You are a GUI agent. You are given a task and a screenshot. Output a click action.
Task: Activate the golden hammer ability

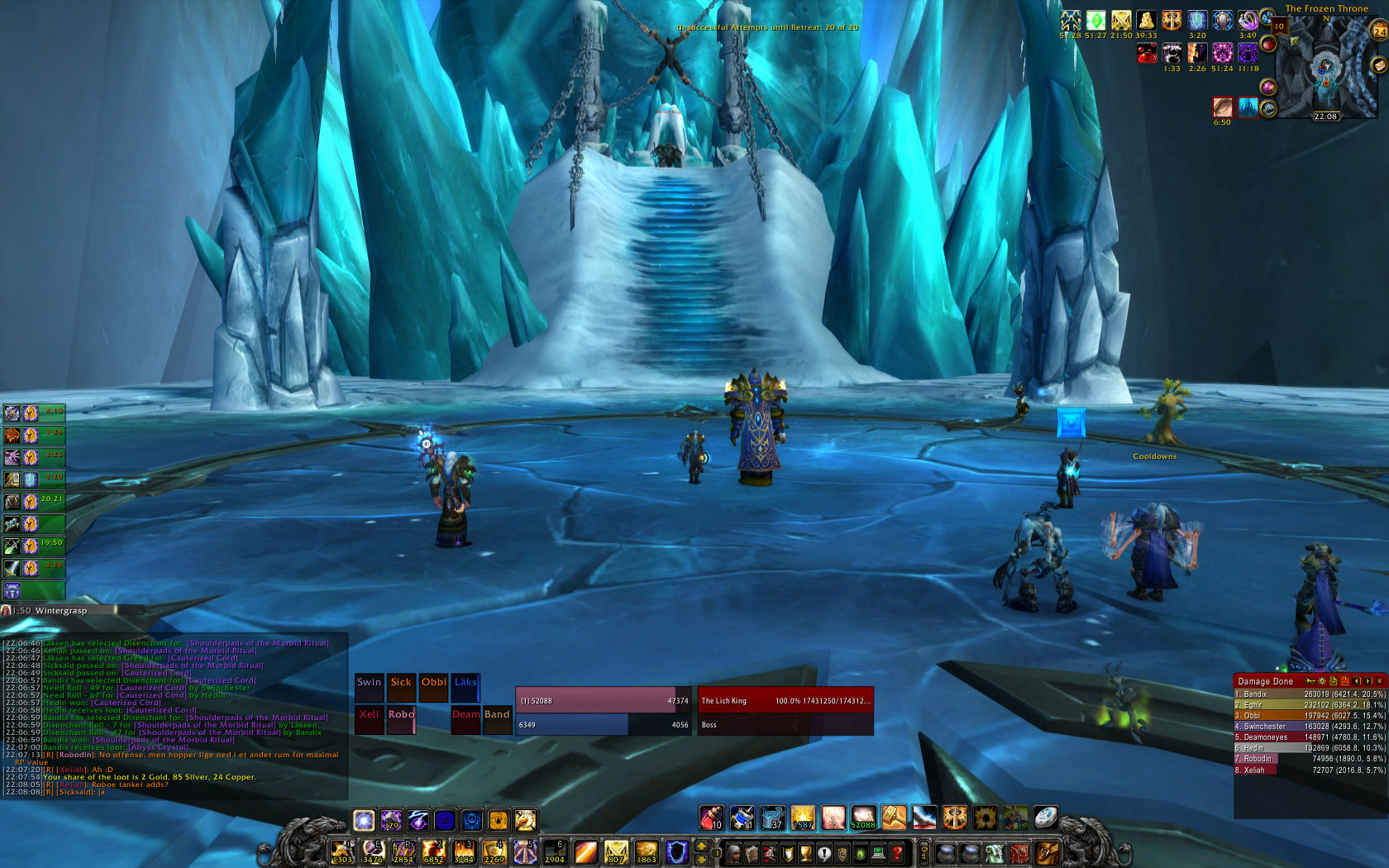pos(893,818)
